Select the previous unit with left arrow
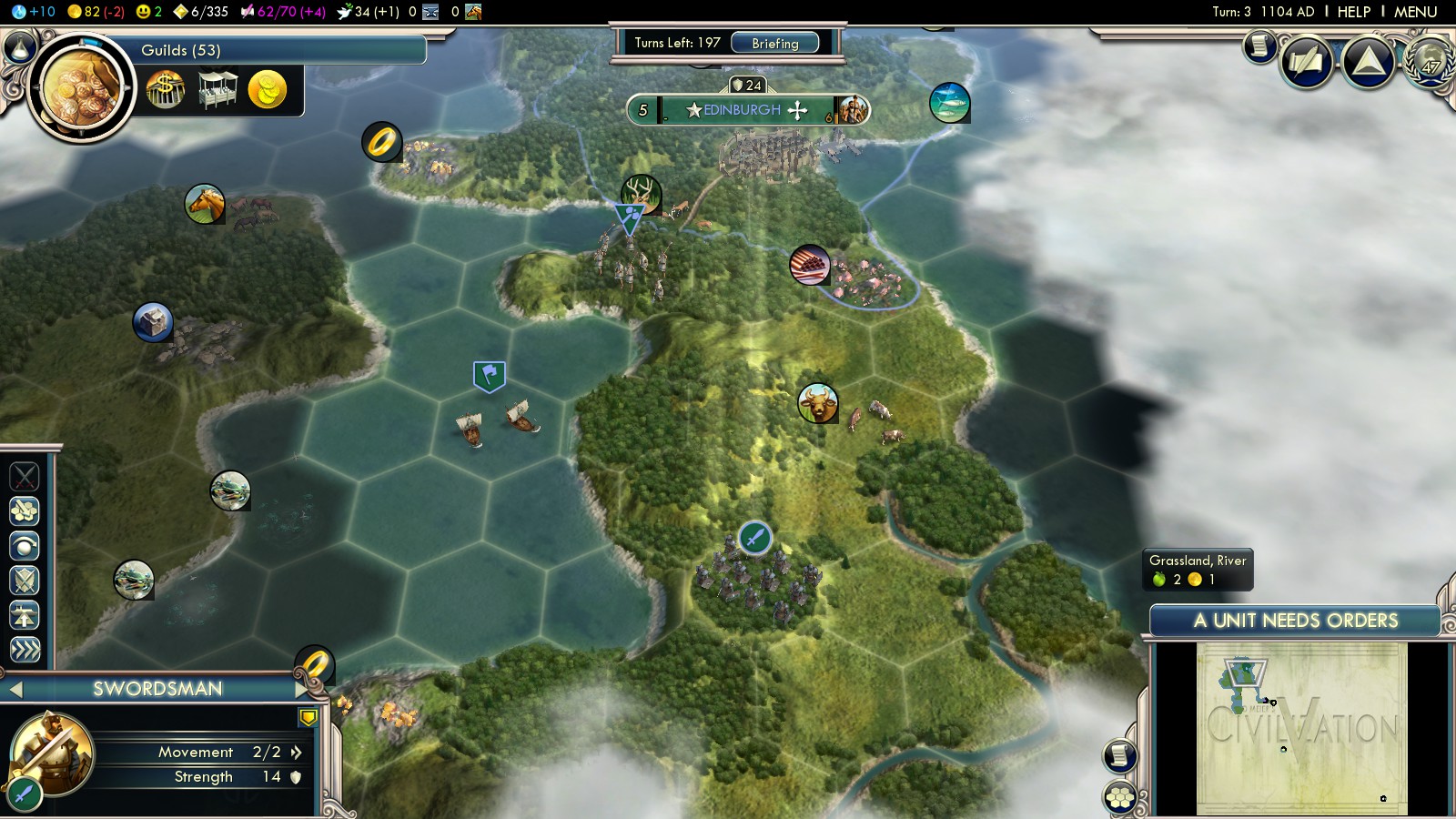 15,690
